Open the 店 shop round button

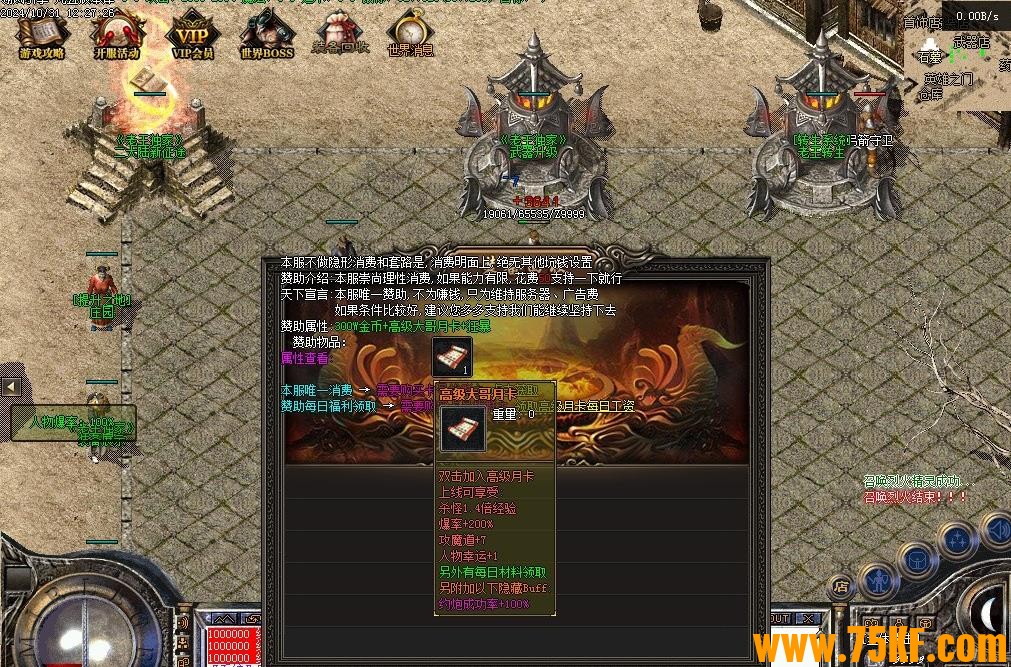click(842, 585)
